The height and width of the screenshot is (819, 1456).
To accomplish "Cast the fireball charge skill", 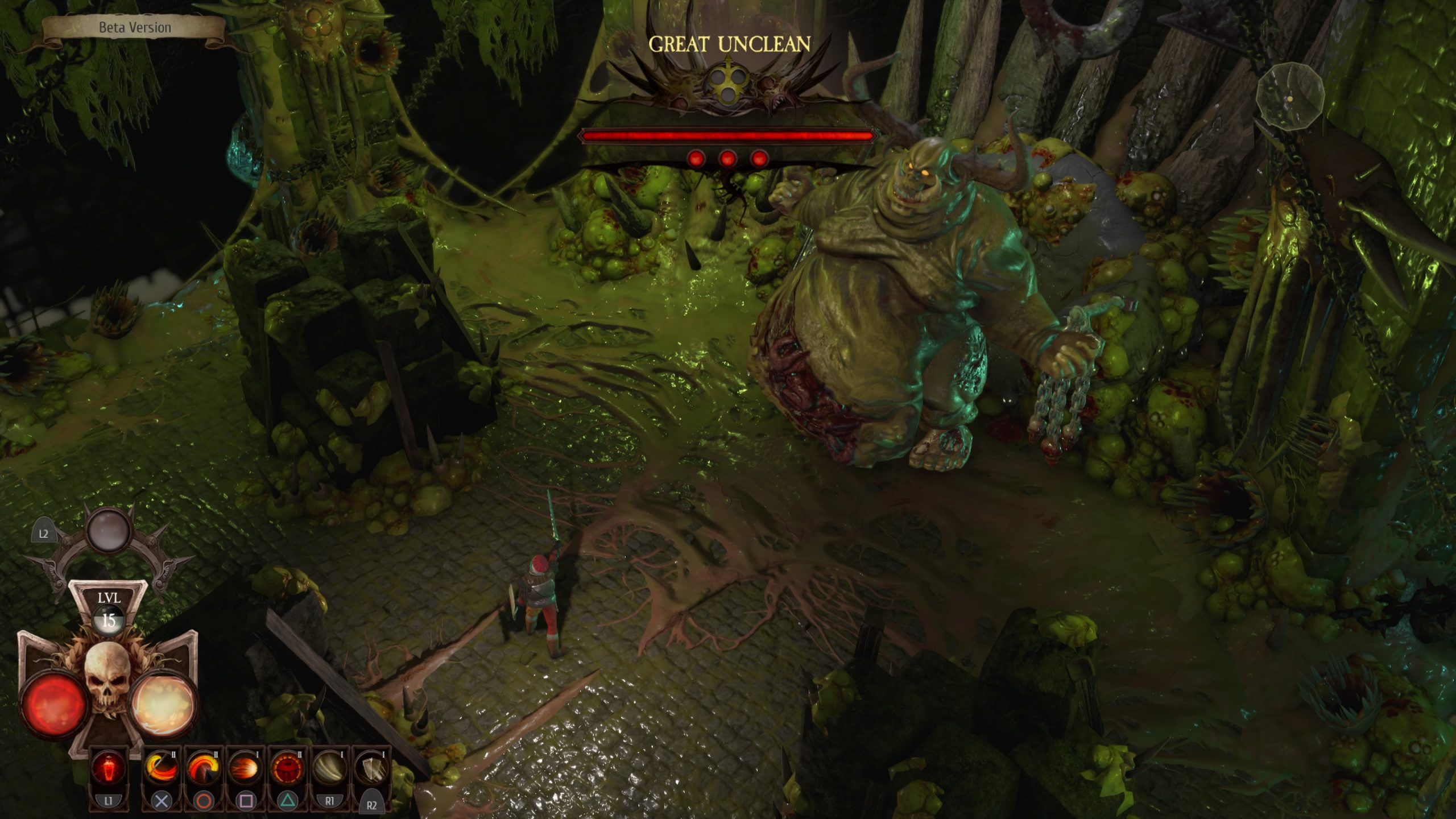I will [x=245, y=768].
